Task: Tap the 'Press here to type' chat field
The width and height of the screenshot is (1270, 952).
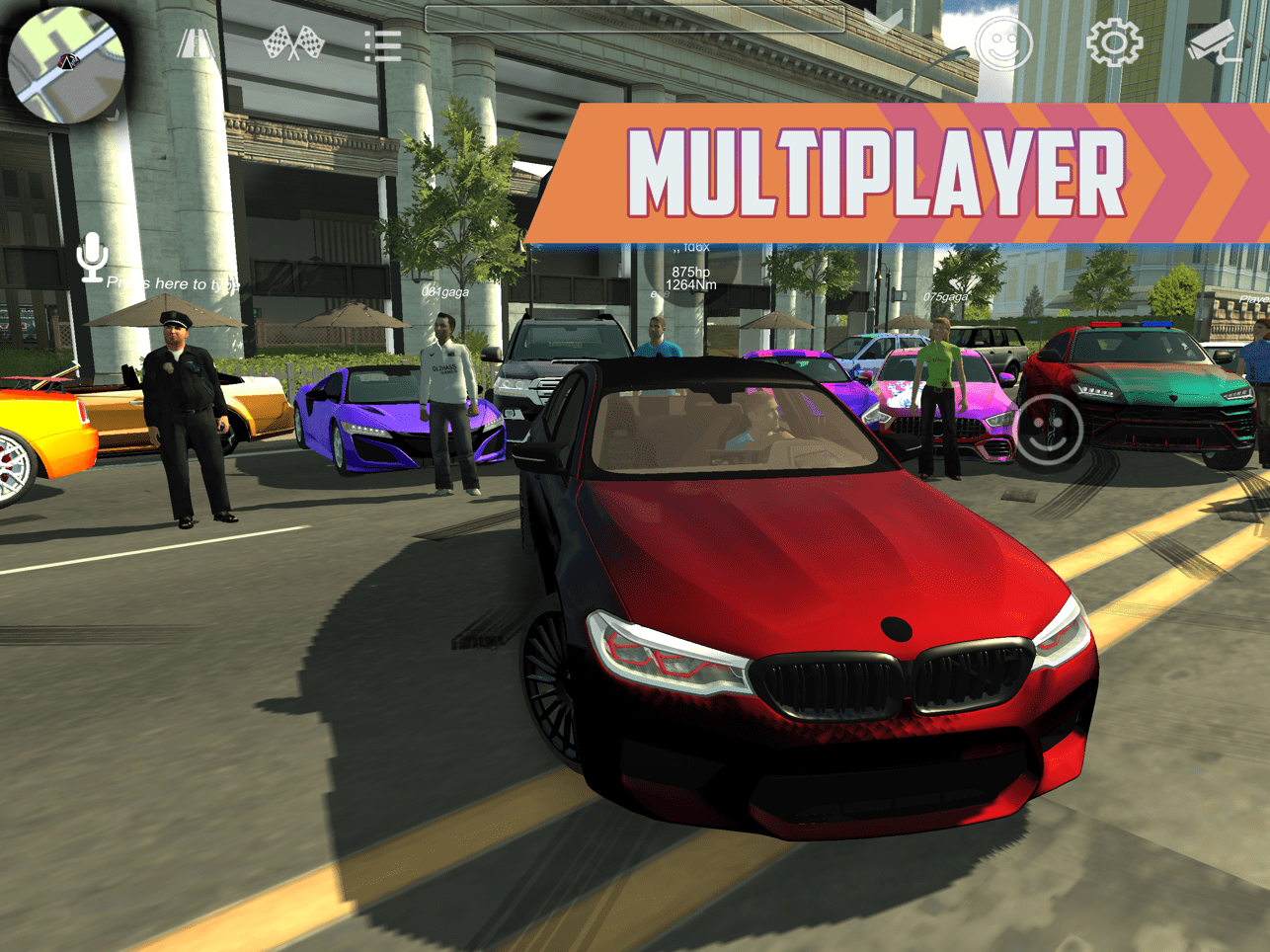Action: [x=174, y=283]
